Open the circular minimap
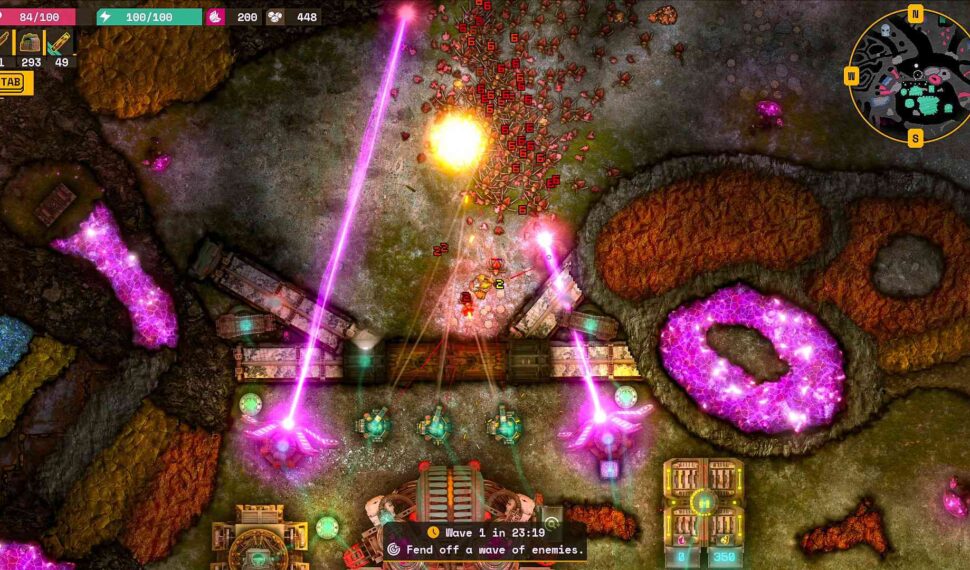The image size is (970, 570). tap(912, 76)
